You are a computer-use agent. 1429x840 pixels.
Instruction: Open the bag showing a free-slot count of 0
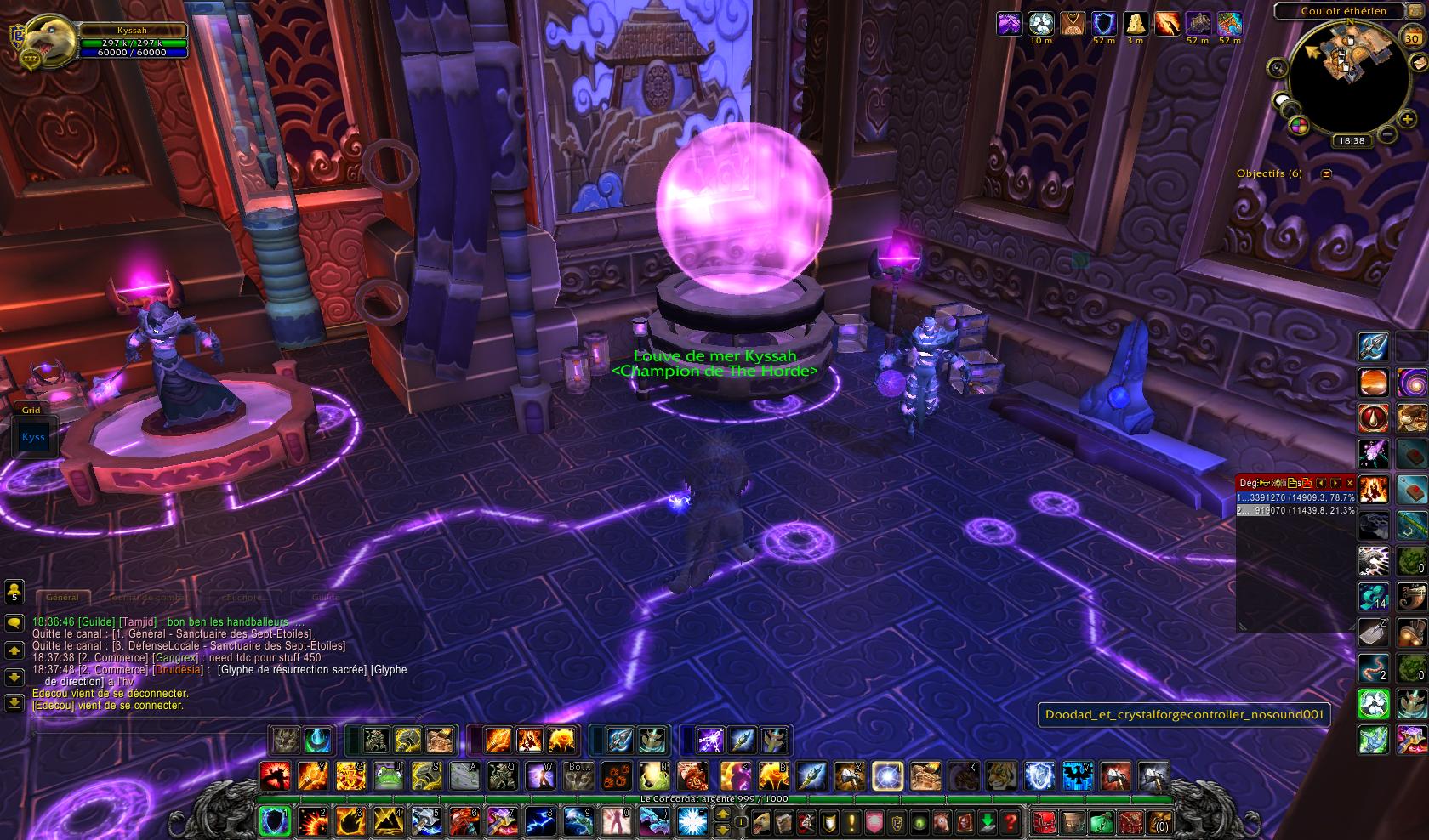tap(1159, 822)
